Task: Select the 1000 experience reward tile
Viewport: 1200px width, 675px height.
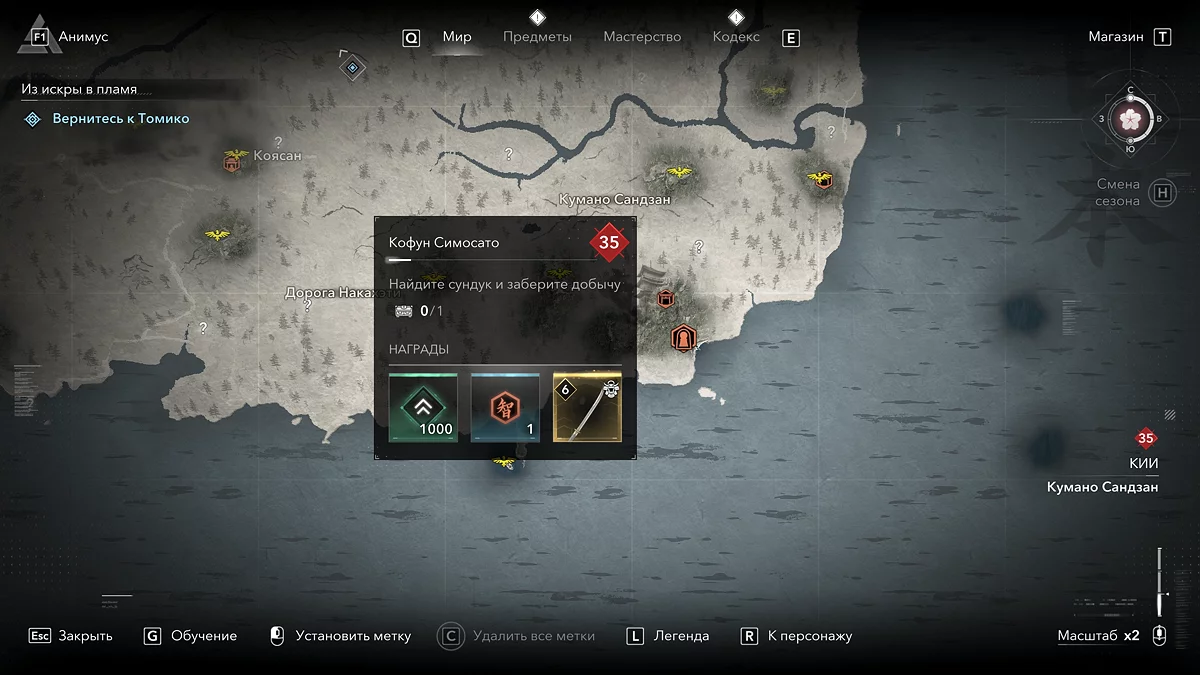Action: click(423, 408)
